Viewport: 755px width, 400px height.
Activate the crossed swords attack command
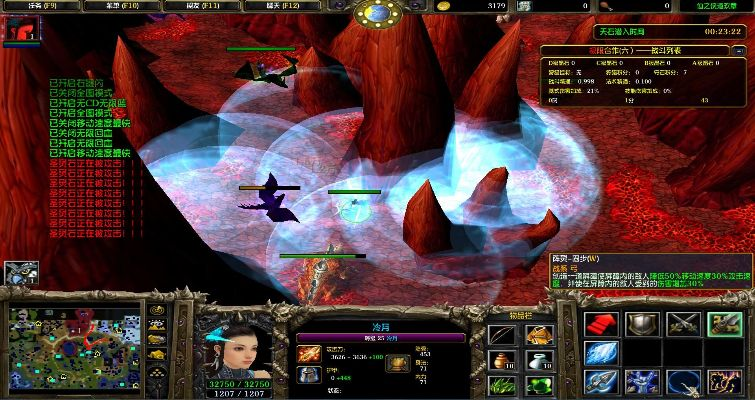684,324
